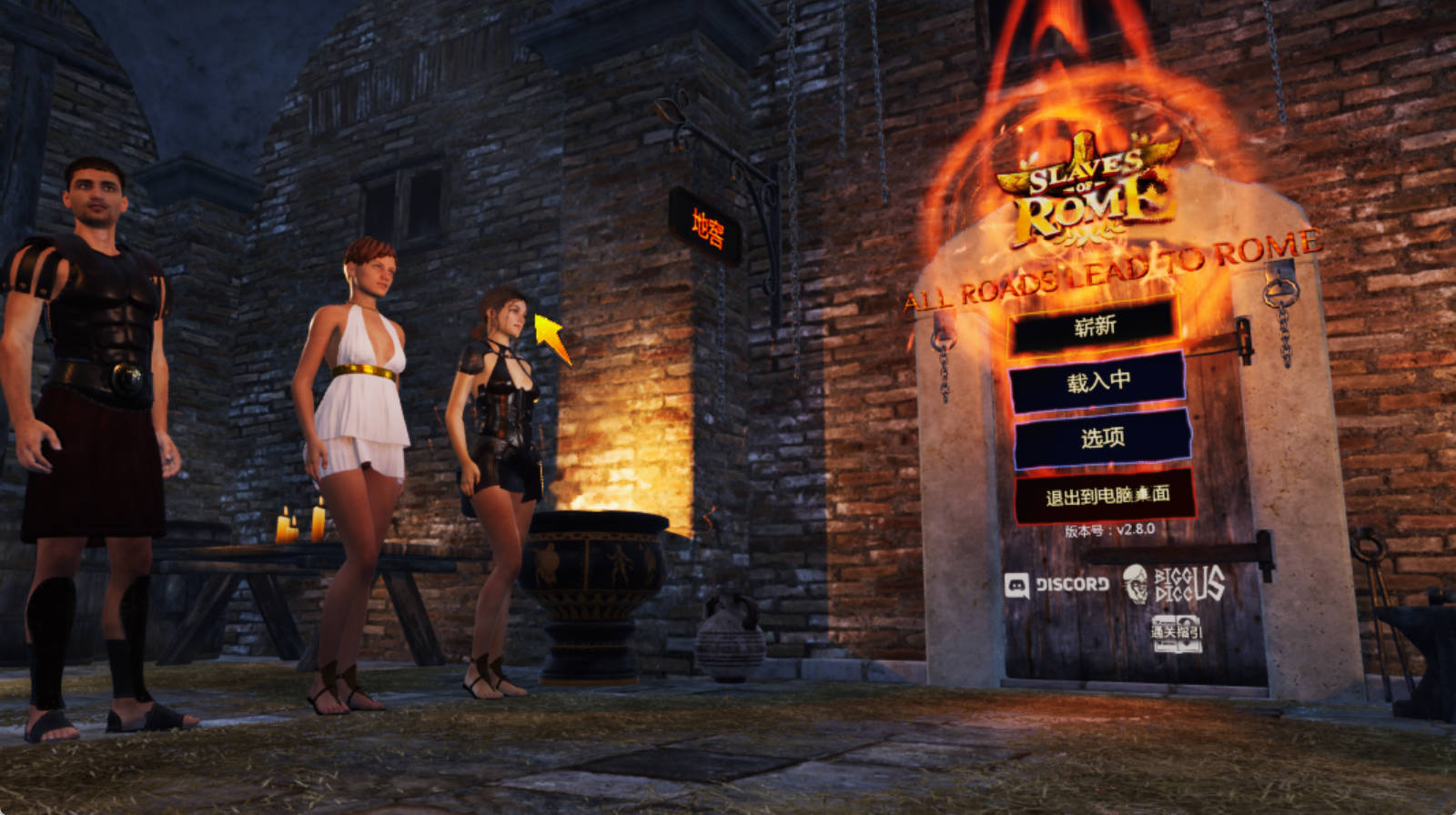Open the Discord link
Viewport: 1456px width, 815px height.
click(x=1057, y=585)
